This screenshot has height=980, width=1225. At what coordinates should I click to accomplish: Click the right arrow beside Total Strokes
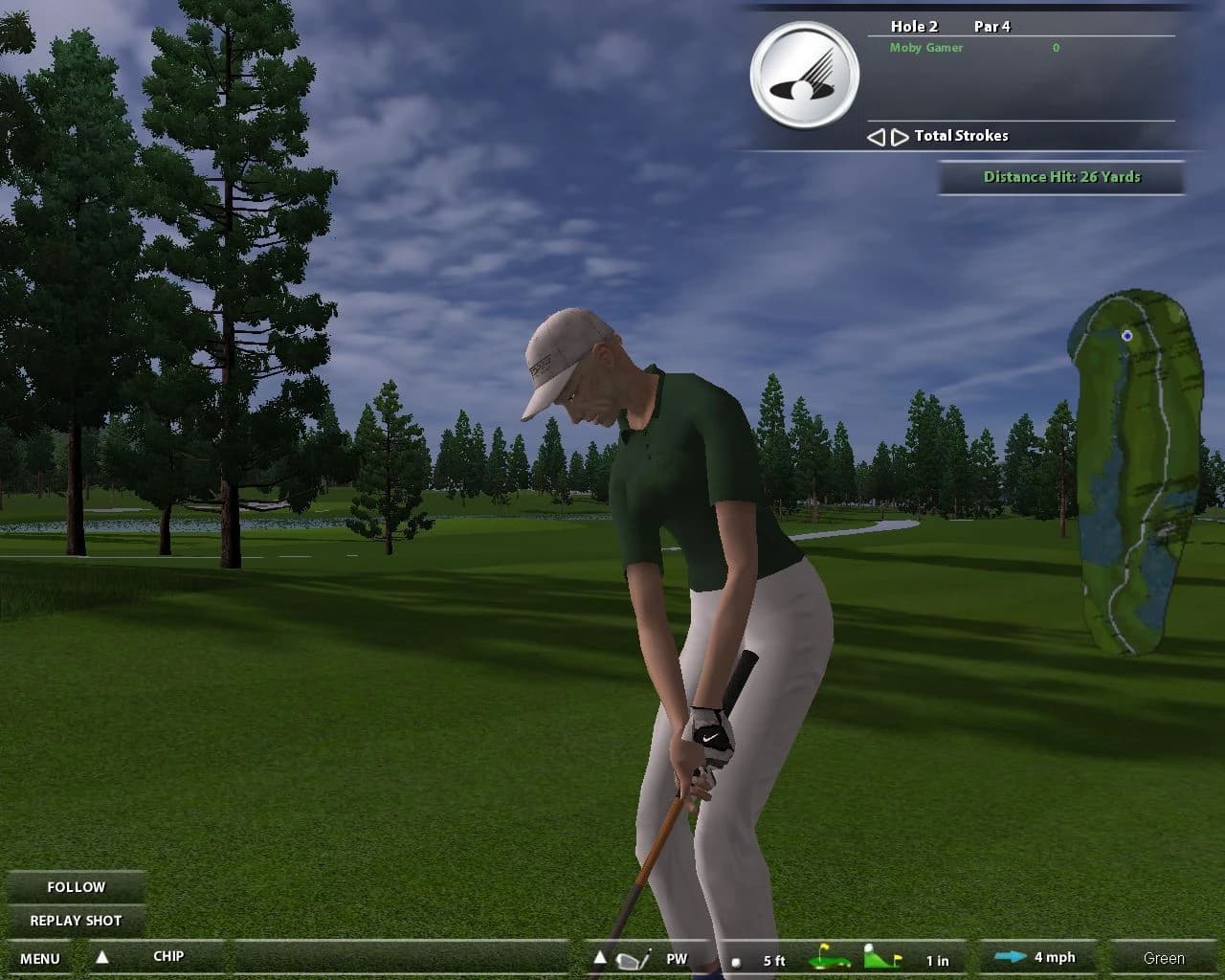[x=897, y=136]
